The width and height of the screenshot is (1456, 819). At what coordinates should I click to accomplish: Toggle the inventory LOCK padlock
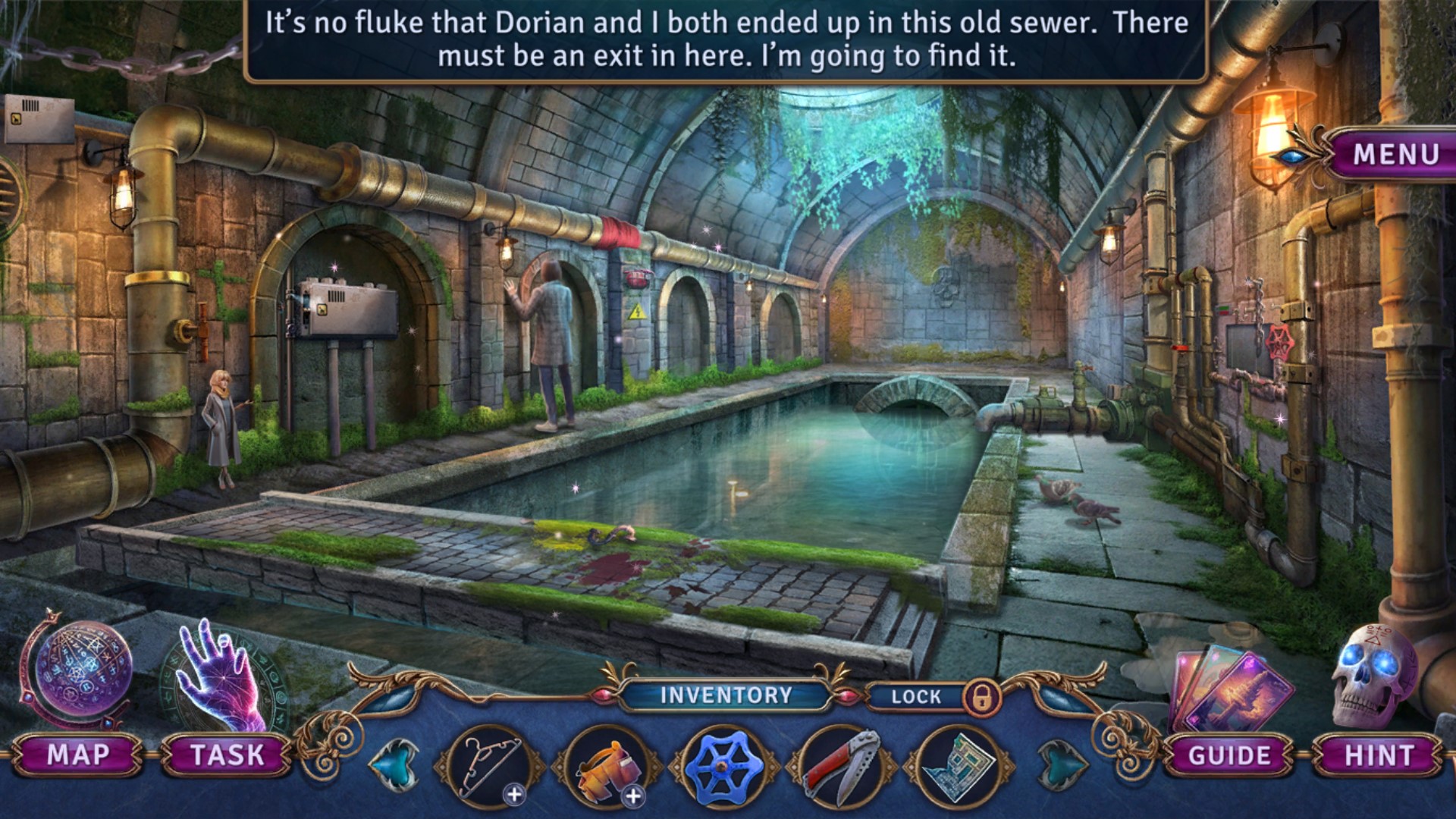(981, 696)
